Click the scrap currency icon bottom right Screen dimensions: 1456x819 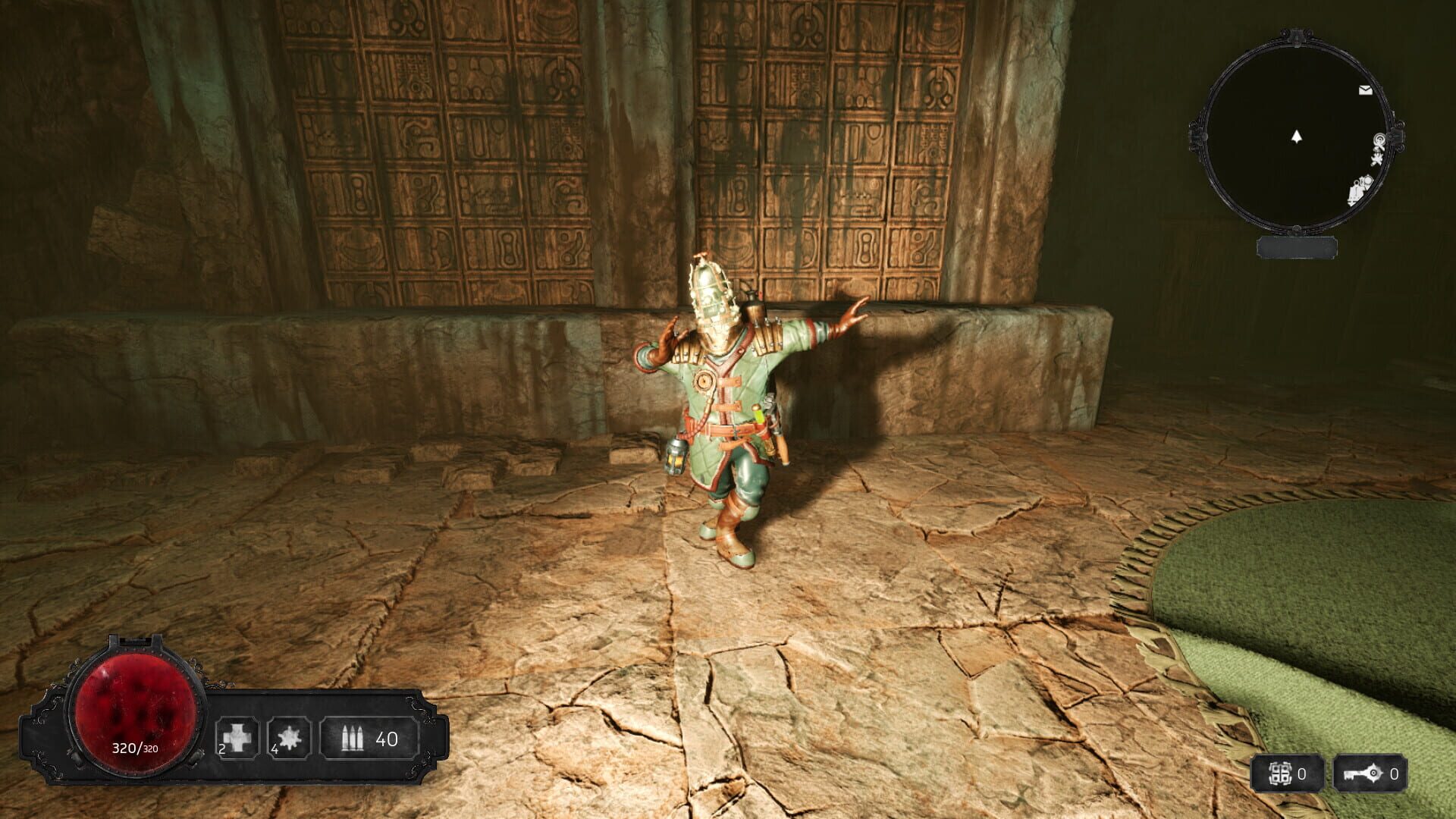1280,771
